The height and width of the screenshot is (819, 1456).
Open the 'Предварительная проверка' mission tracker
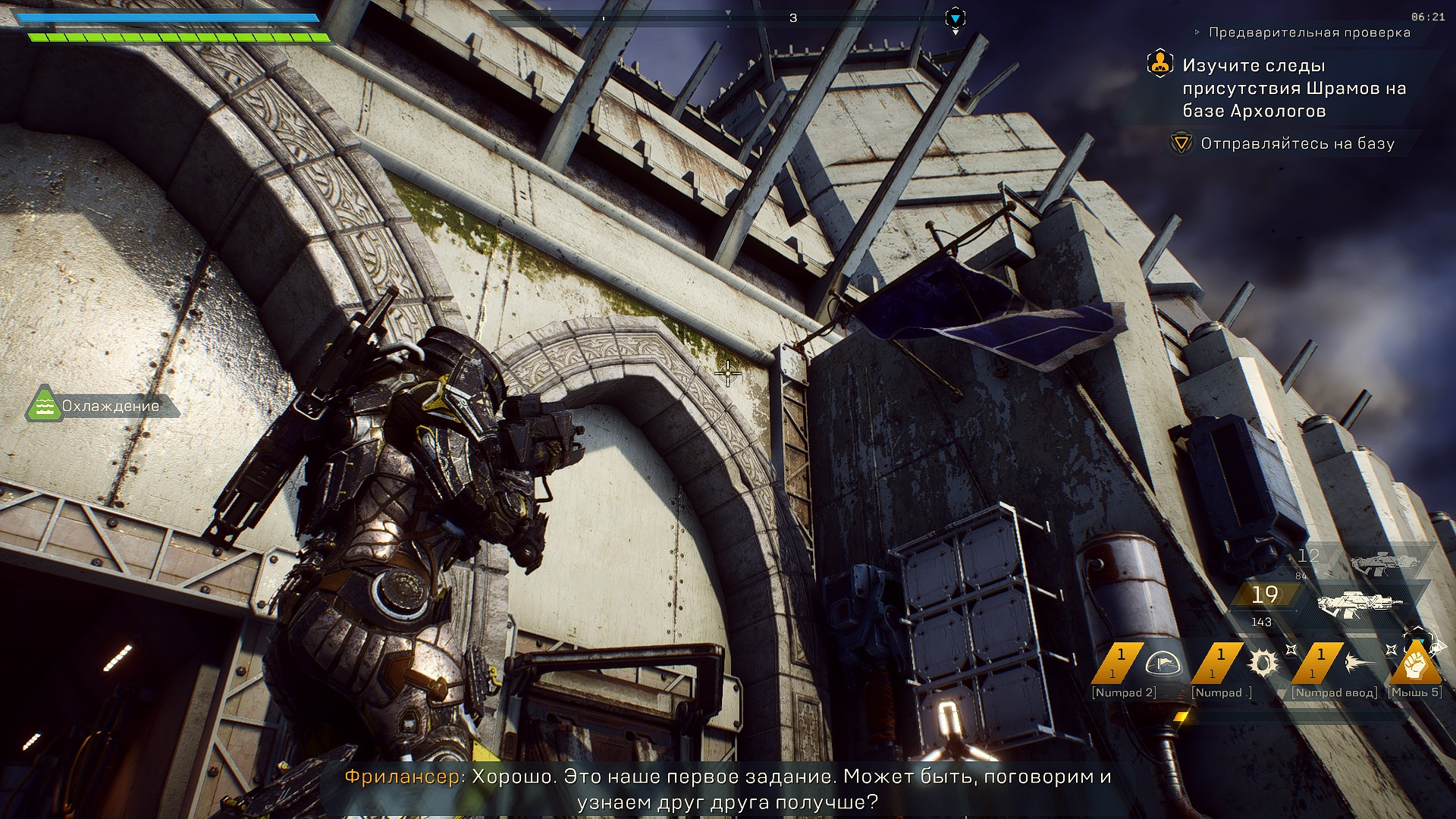point(1309,33)
